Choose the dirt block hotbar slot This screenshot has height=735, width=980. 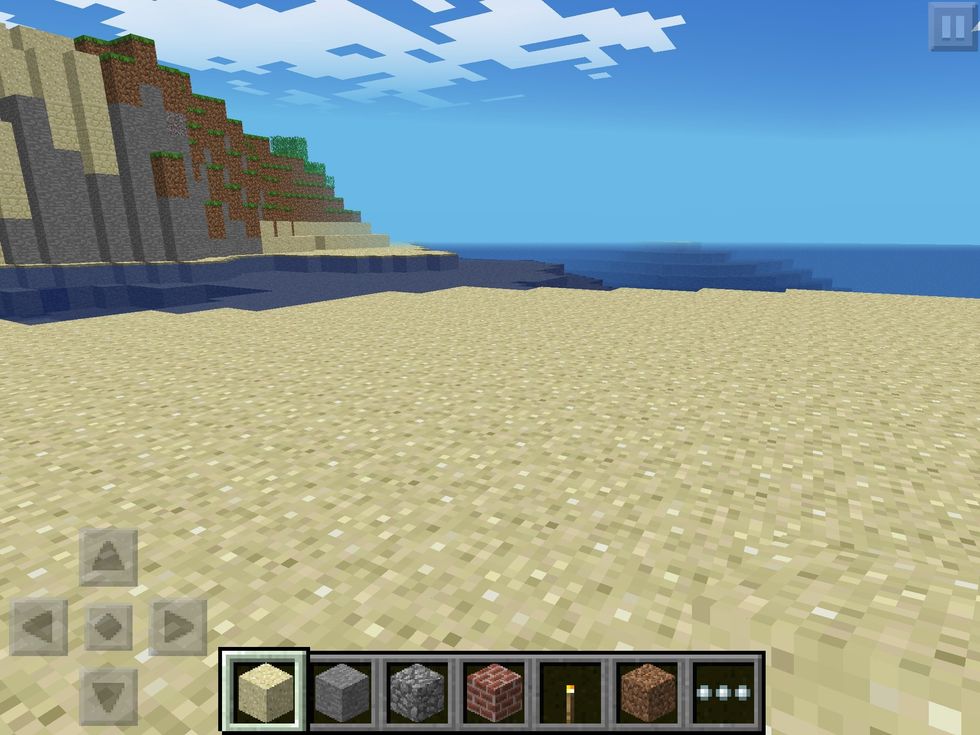[647, 691]
